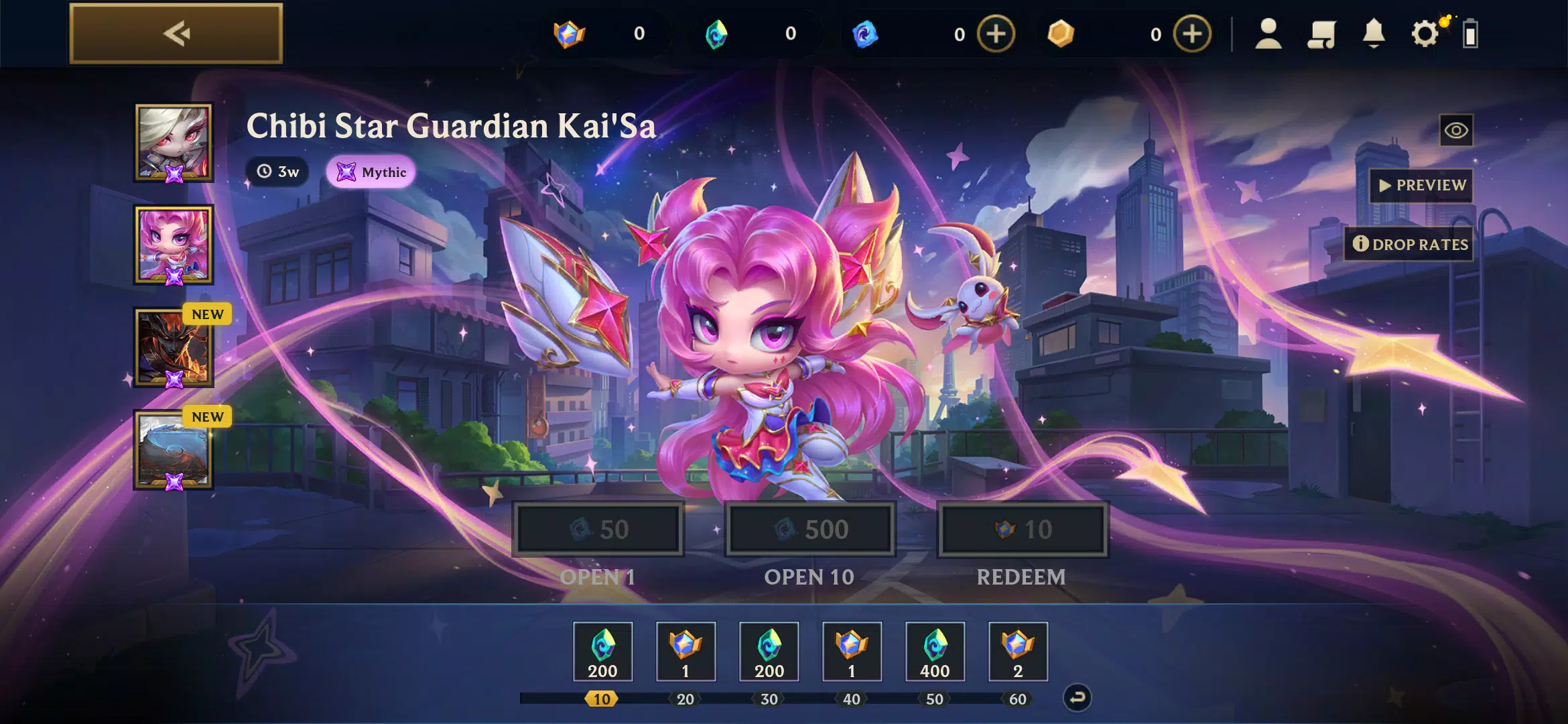Viewport: 1568px width, 724px height.
Task: Open the missions panel icon beside the profile
Action: [x=1321, y=35]
